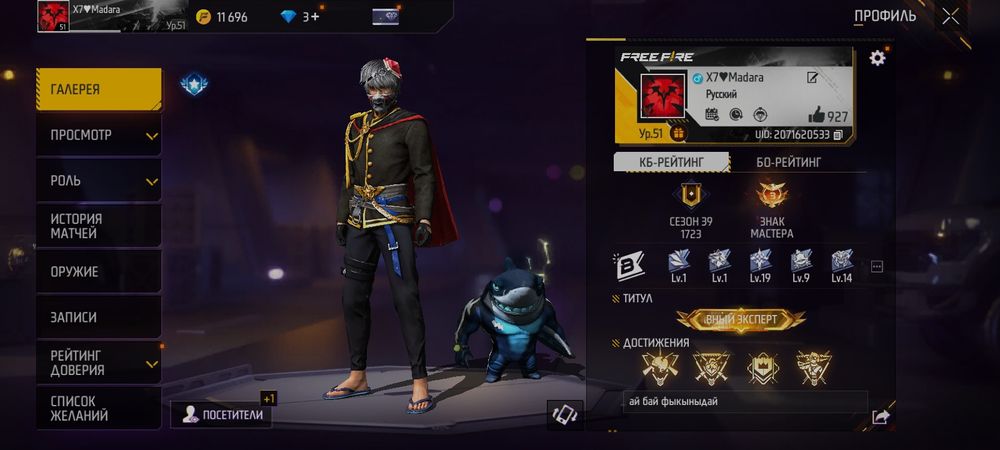Open profile settings gear
Viewport: 1000px width, 450px height.
point(877,58)
